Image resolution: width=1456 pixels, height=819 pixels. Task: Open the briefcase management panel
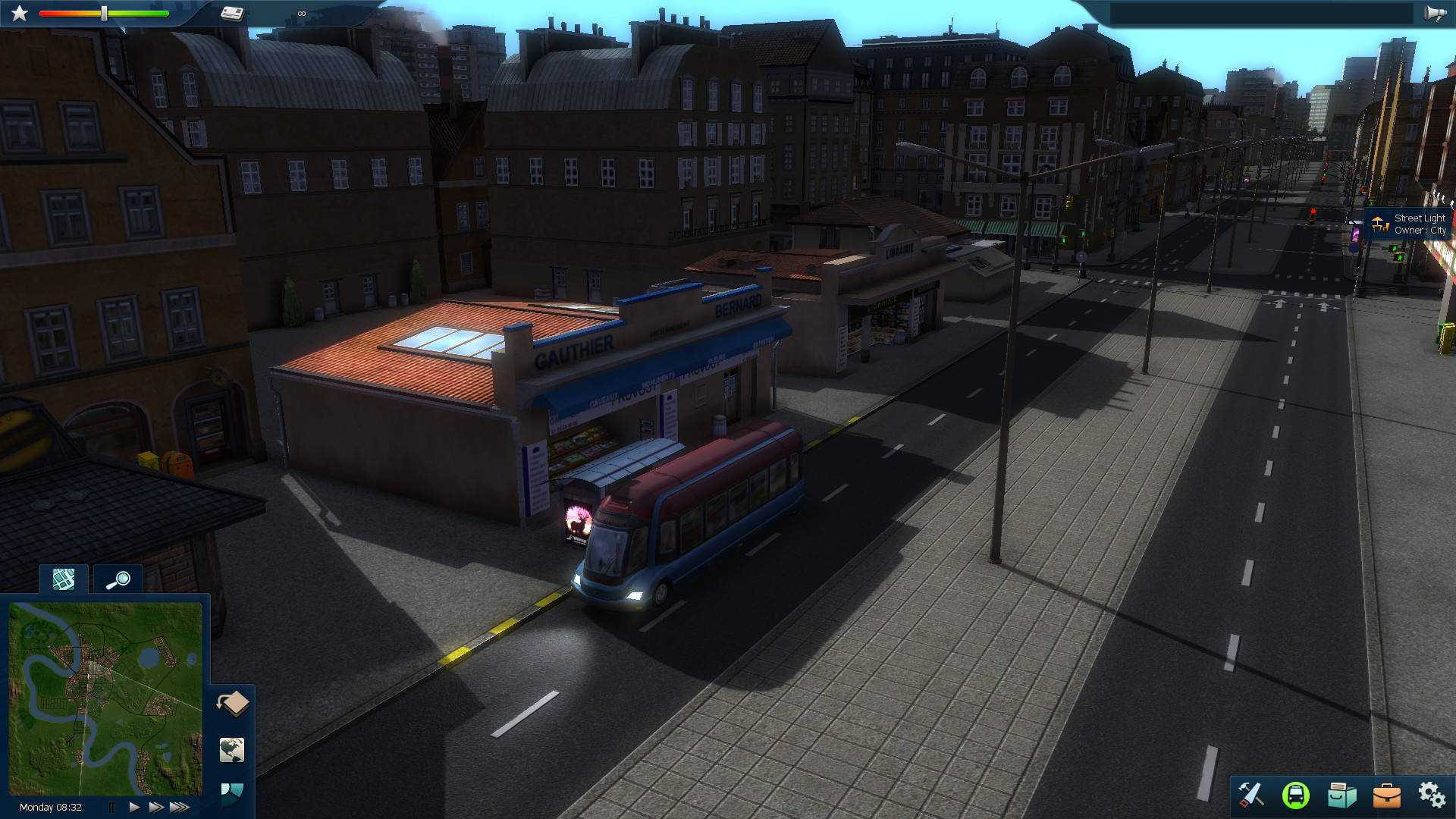pos(1386,794)
